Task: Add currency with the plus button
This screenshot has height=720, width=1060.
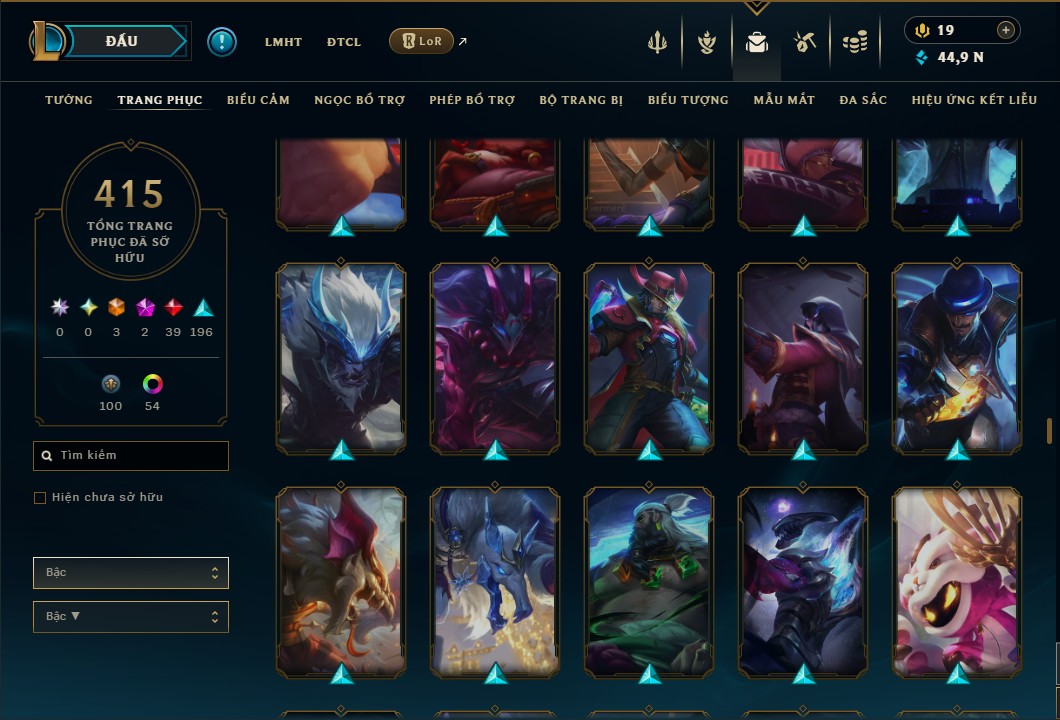Action: [x=1006, y=30]
